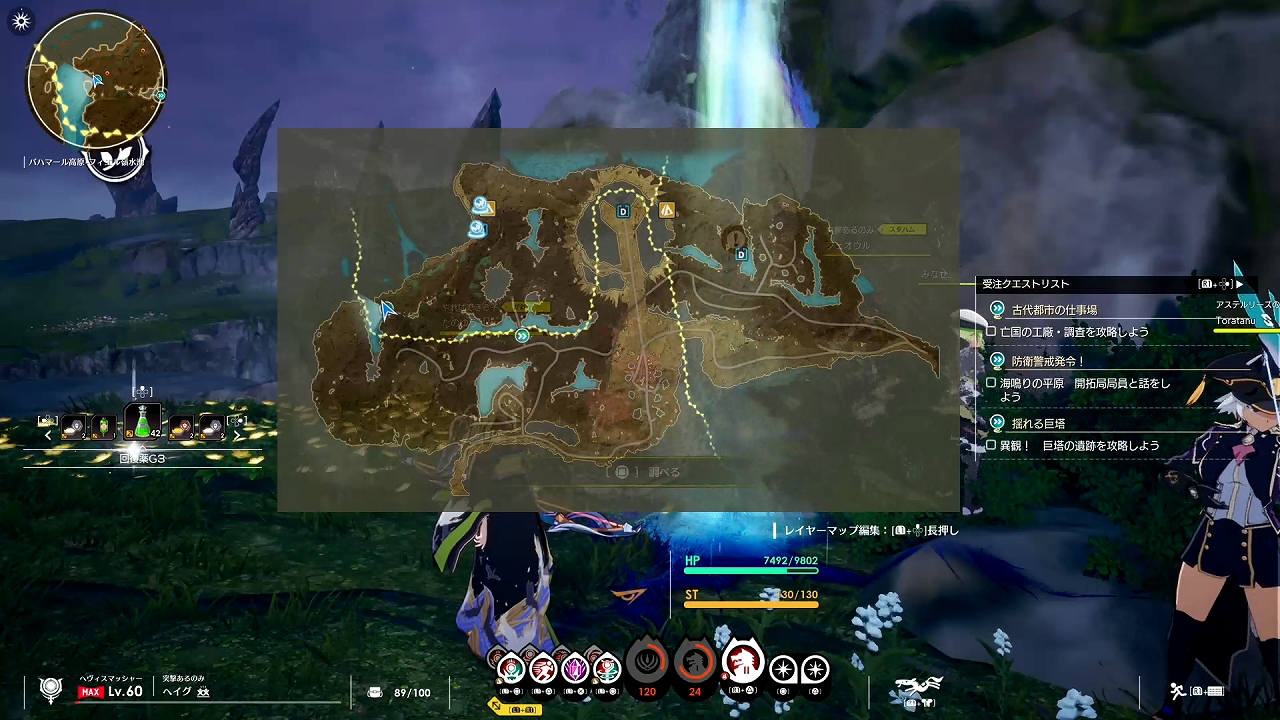Activate the running figure skill icon
The height and width of the screenshot is (720, 1280).
(543, 666)
